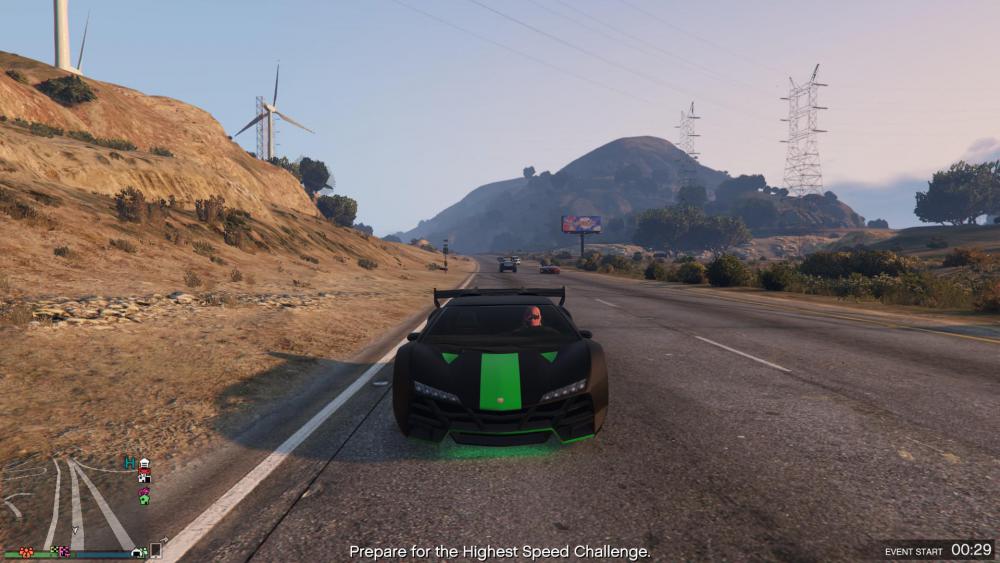Select the red flower-shaped blip
Viewport: 1000px width, 563px height.
click(26, 551)
